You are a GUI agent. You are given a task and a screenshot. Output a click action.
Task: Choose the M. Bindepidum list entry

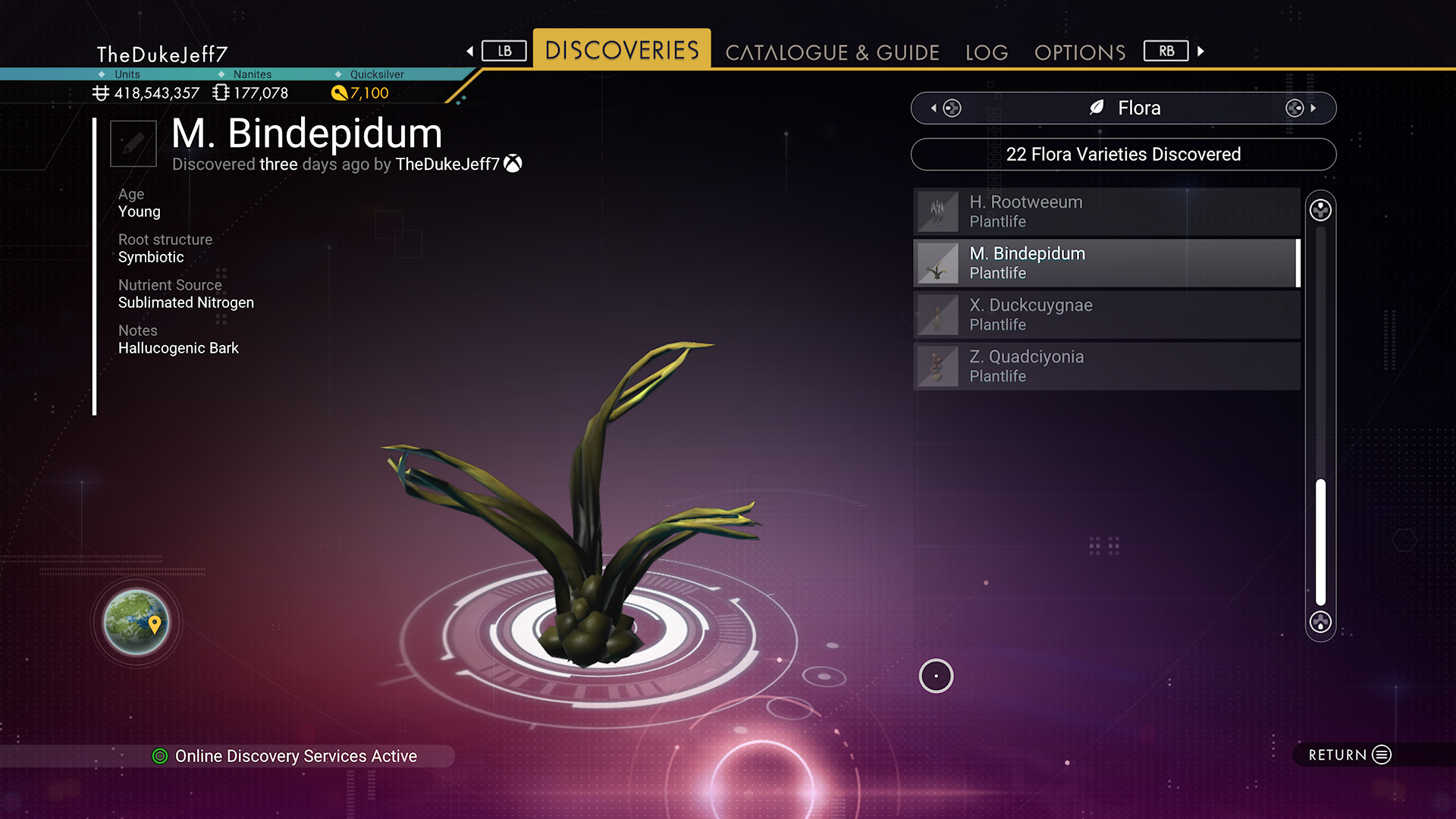point(1106,263)
